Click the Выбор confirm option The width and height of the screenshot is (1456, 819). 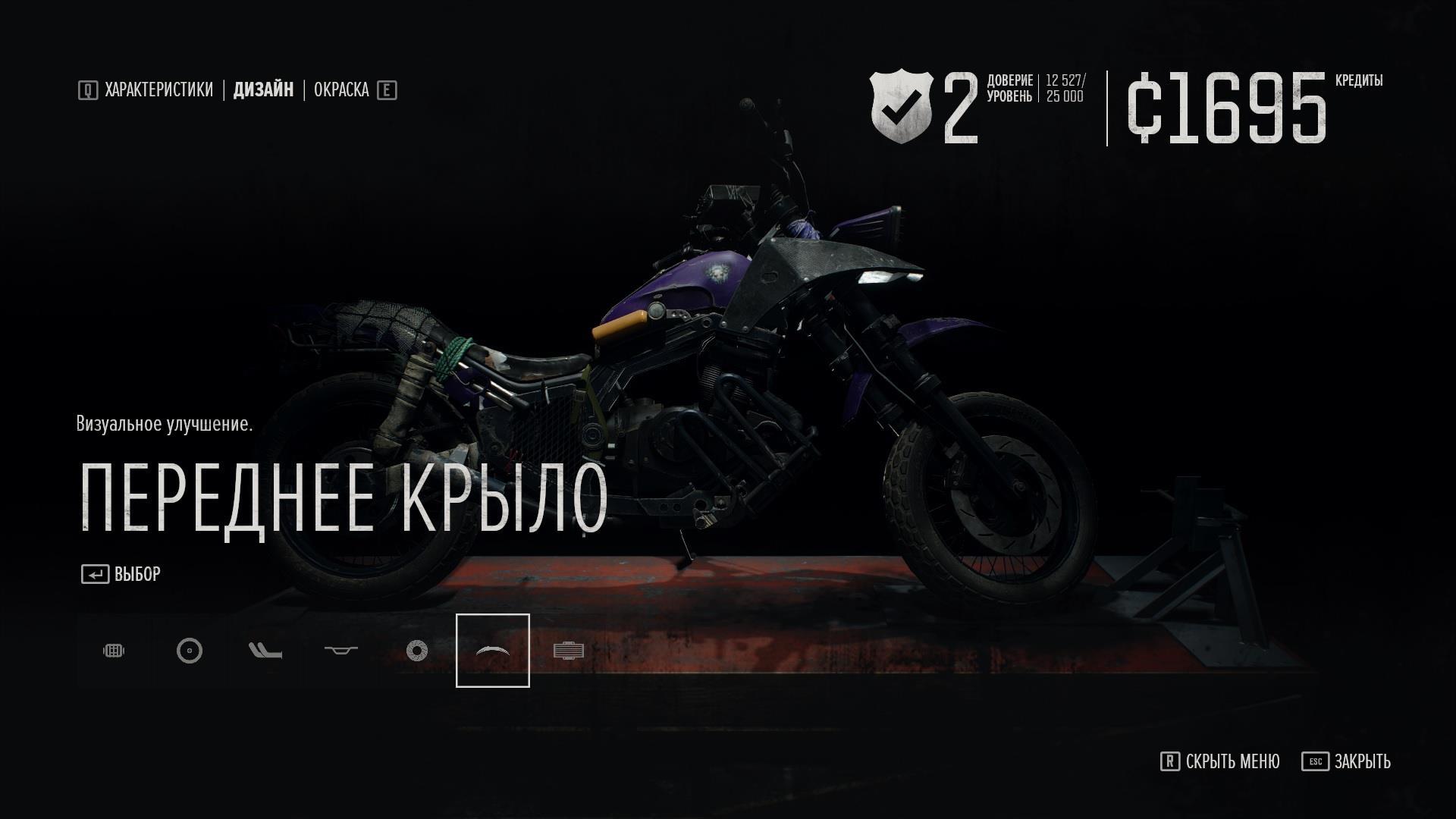point(121,574)
